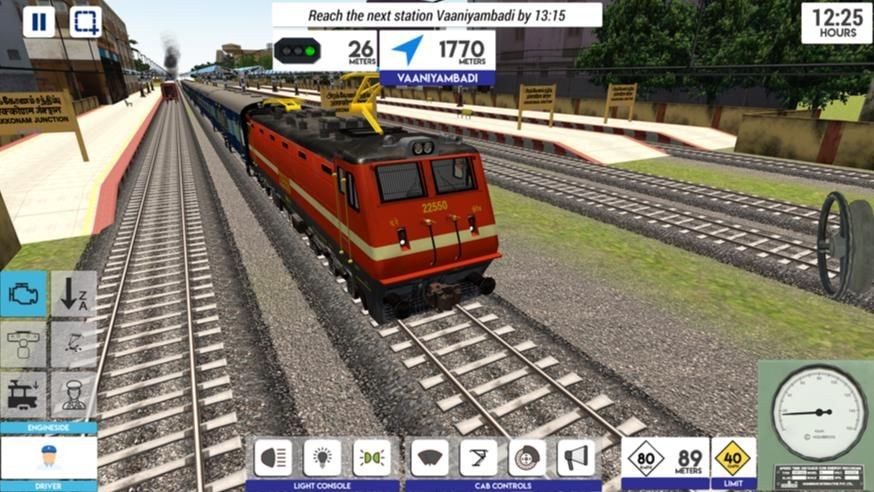Click the Z-A down arrow reverser button
This screenshot has width=874, height=492.
(x=73, y=294)
